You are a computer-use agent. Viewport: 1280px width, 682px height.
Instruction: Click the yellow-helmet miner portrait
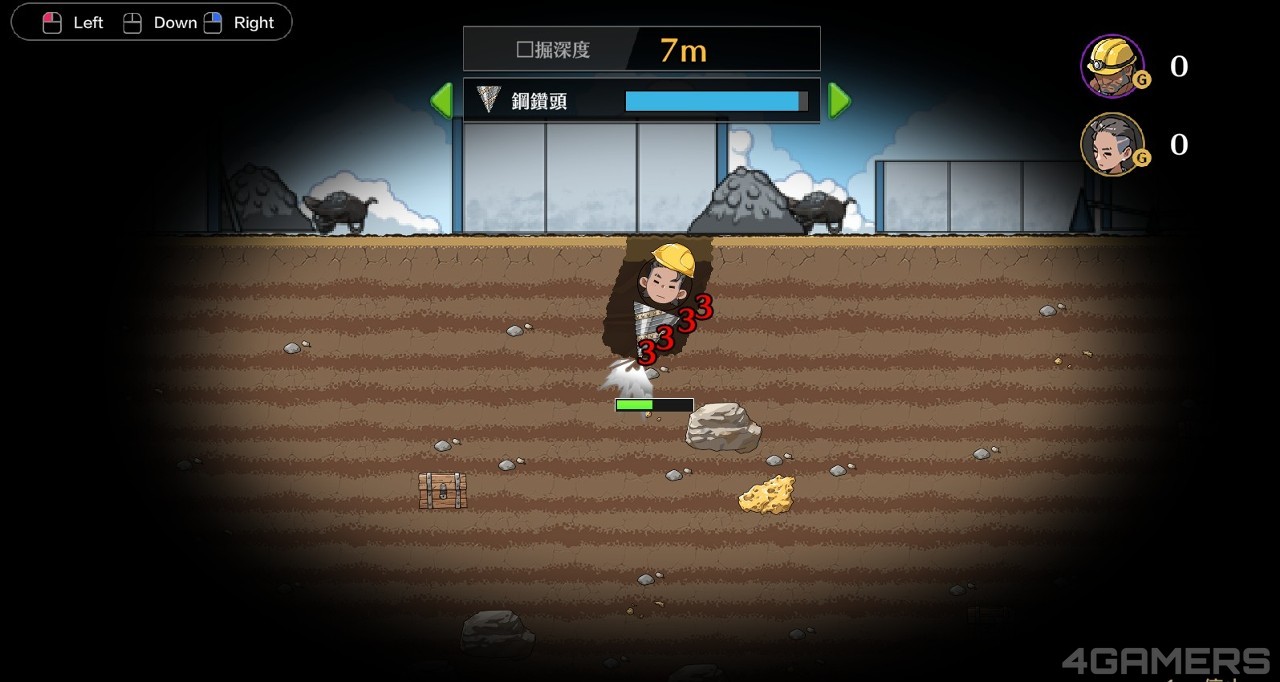[1112, 66]
